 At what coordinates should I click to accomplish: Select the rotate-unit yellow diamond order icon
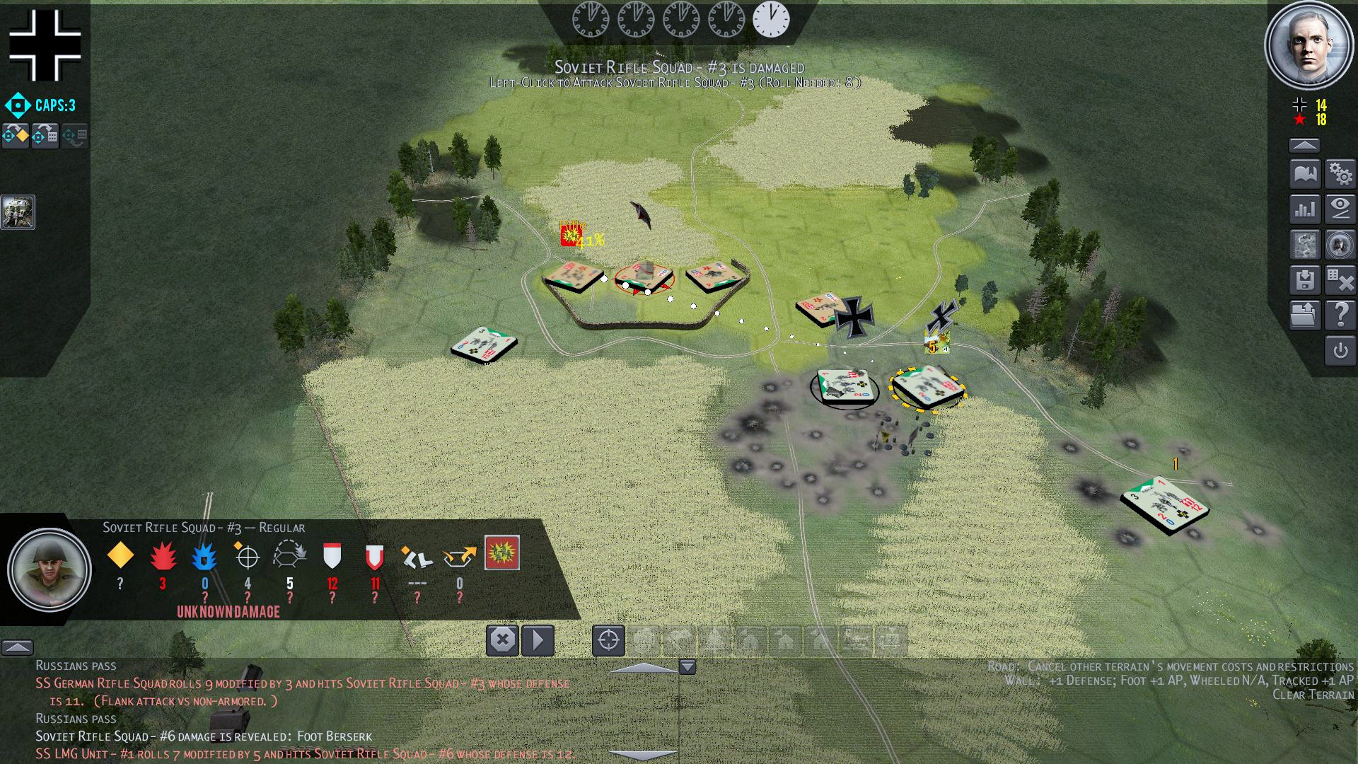click(x=15, y=135)
